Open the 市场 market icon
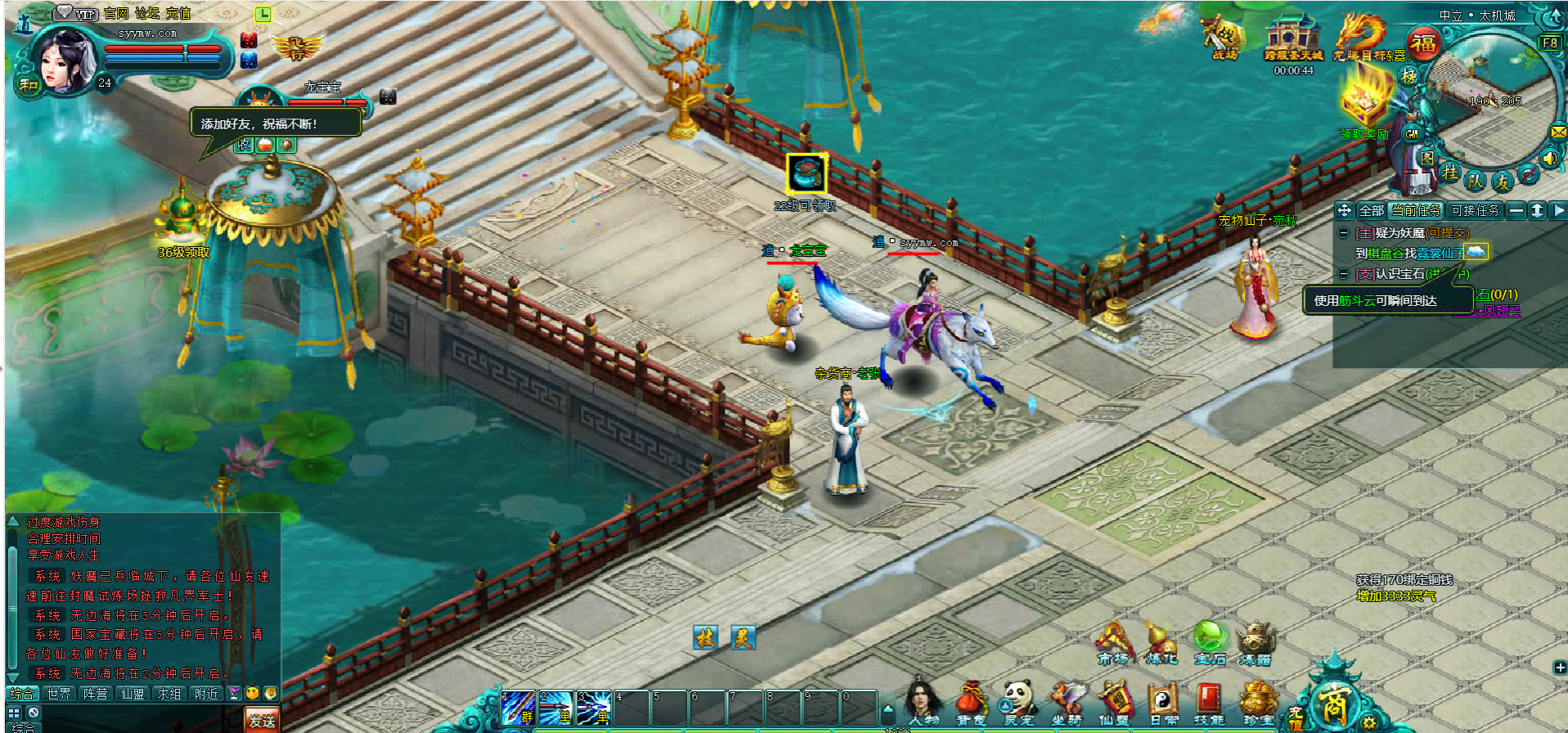 click(x=1112, y=643)
